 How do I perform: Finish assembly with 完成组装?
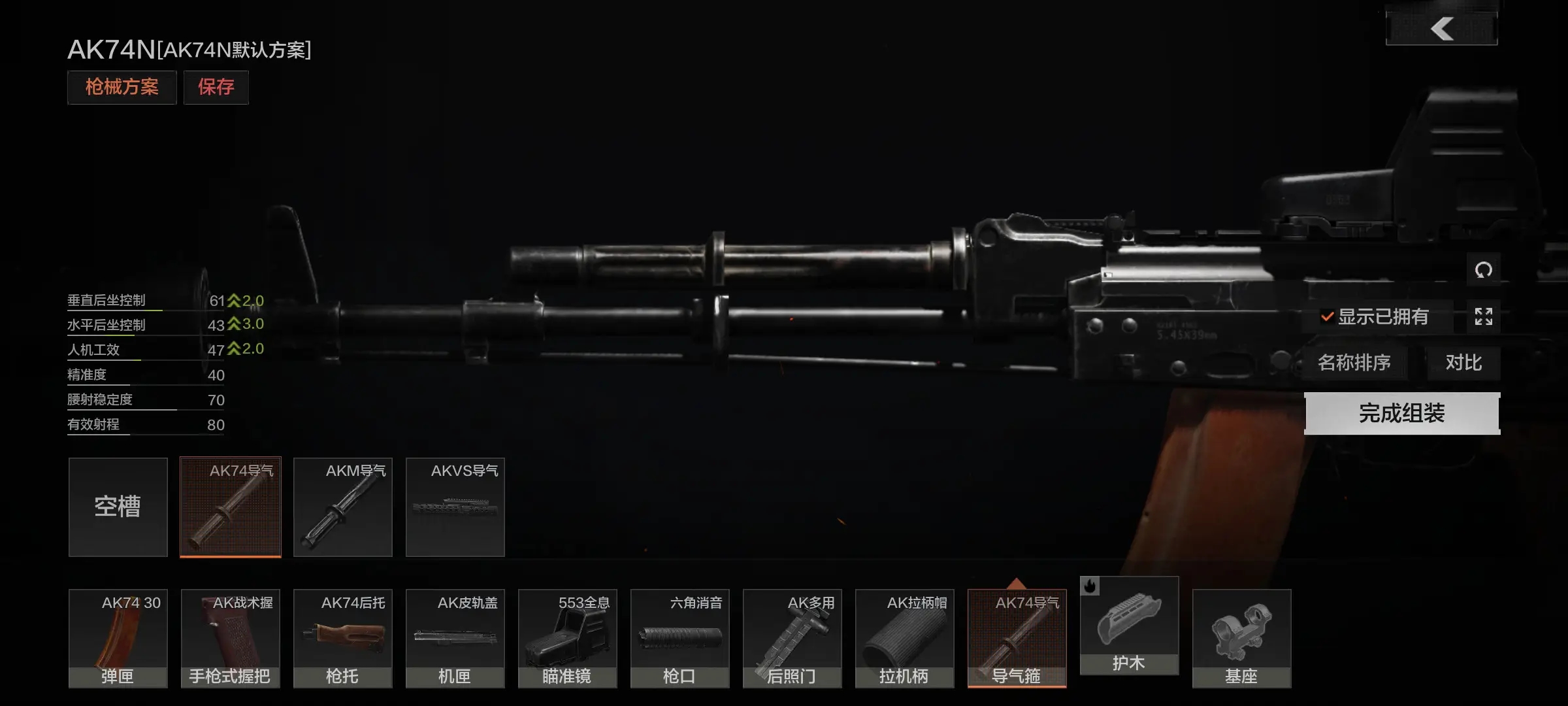pyautogui.click(x=1402, y=413)
